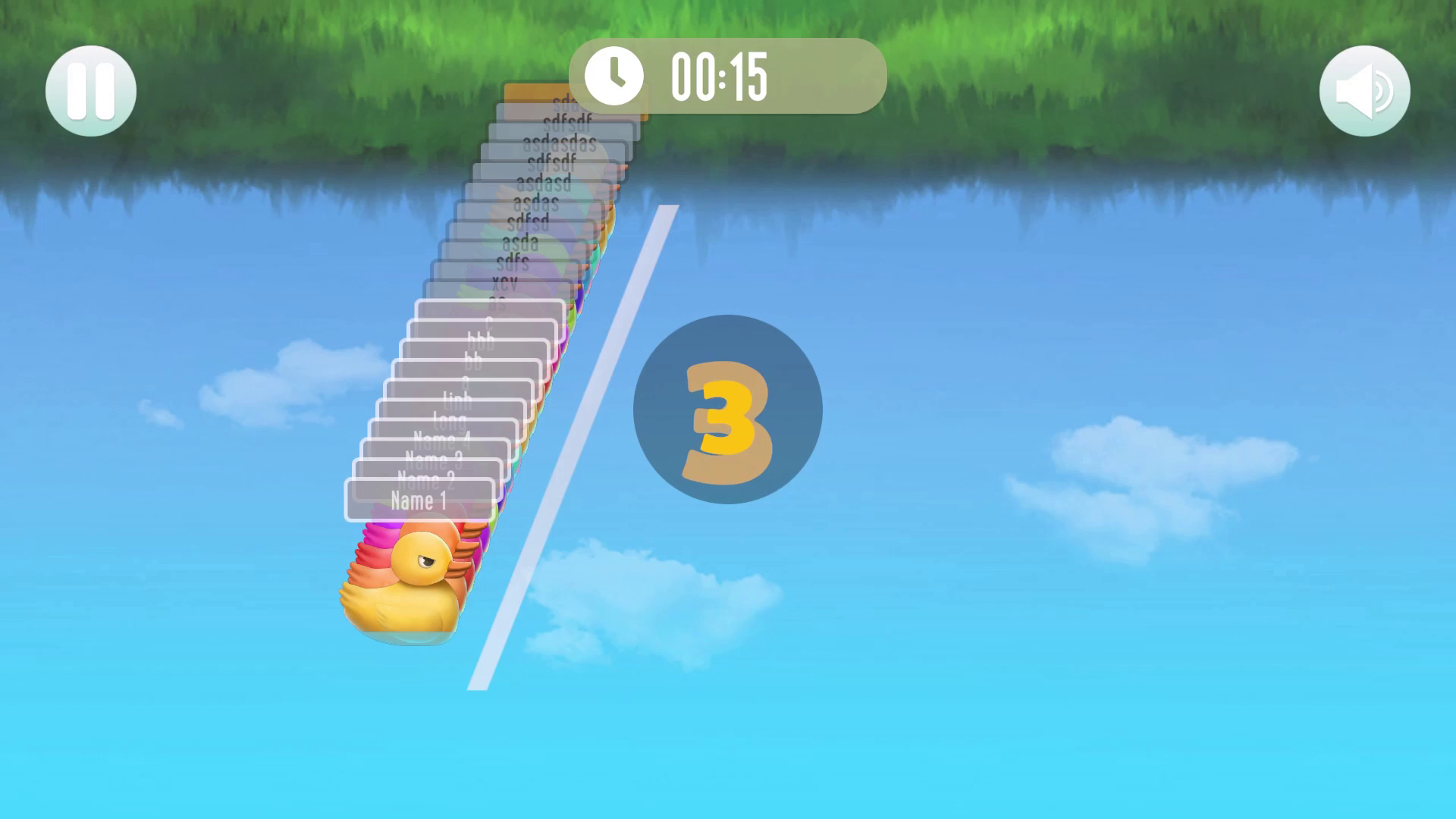Click the clock icon beside the timer
Image resolution: width=1456 pixels, height=819 pixels.
(616, 74)
